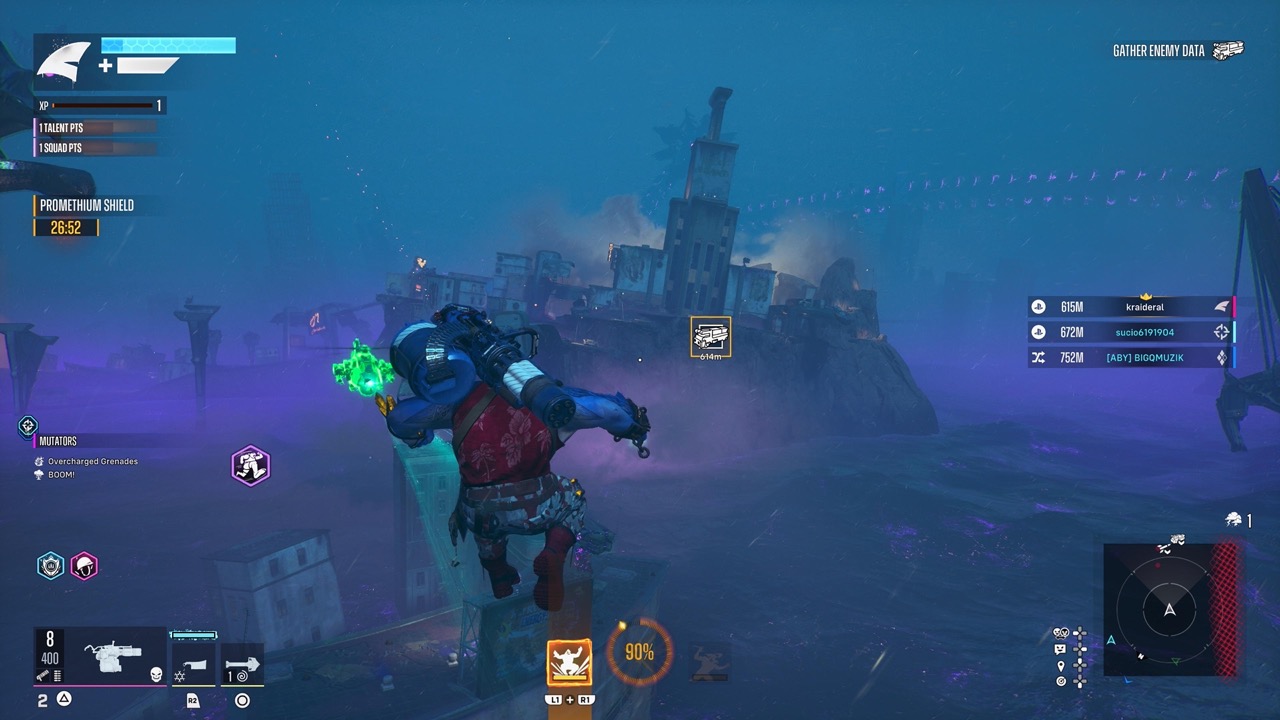Click the chat bubble icon beside the minimap
Screen dimensions: 1280x720
[x=1060, y=649]
